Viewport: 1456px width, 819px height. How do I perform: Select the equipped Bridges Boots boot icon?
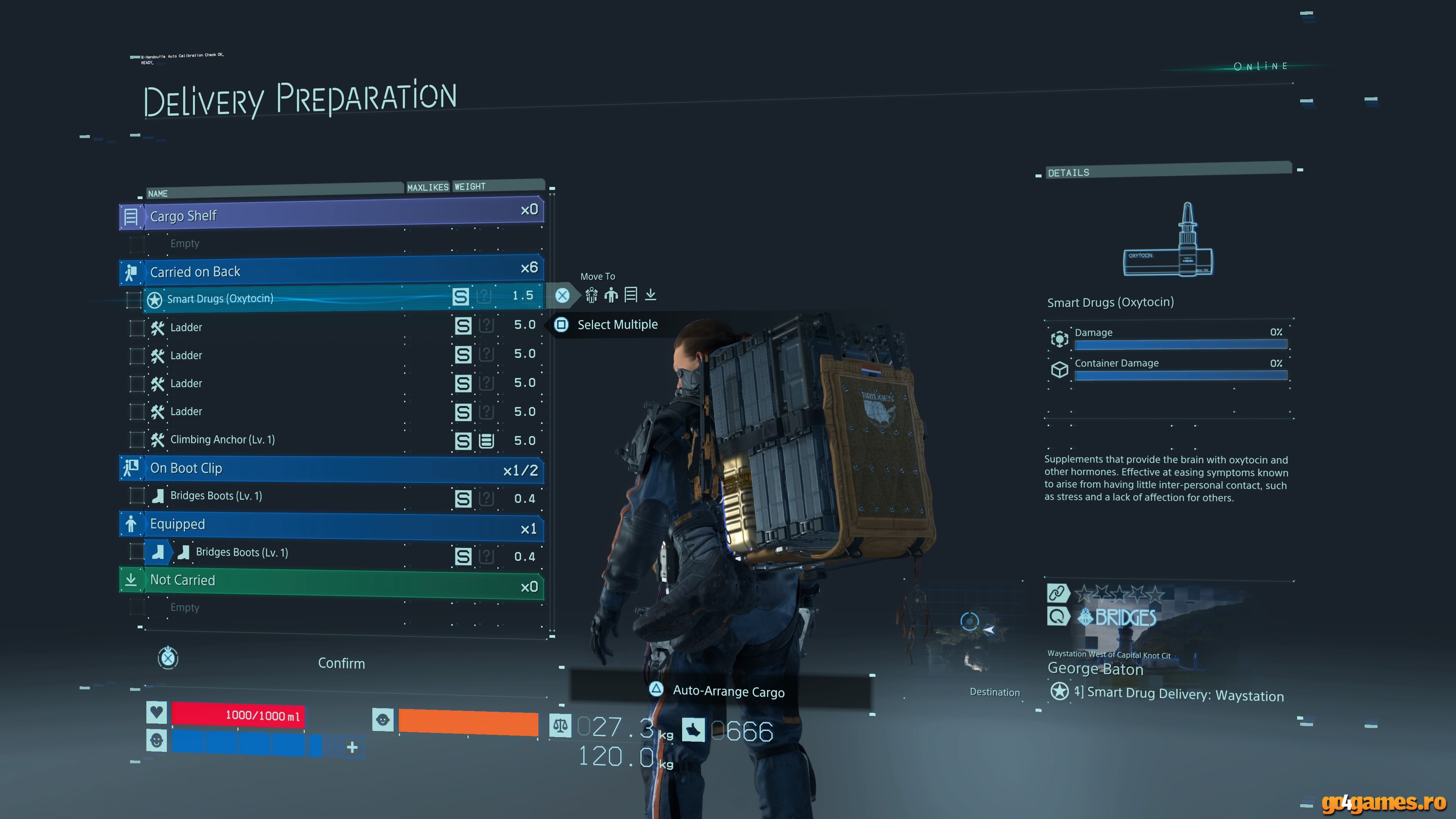click(x=158, y=552)
